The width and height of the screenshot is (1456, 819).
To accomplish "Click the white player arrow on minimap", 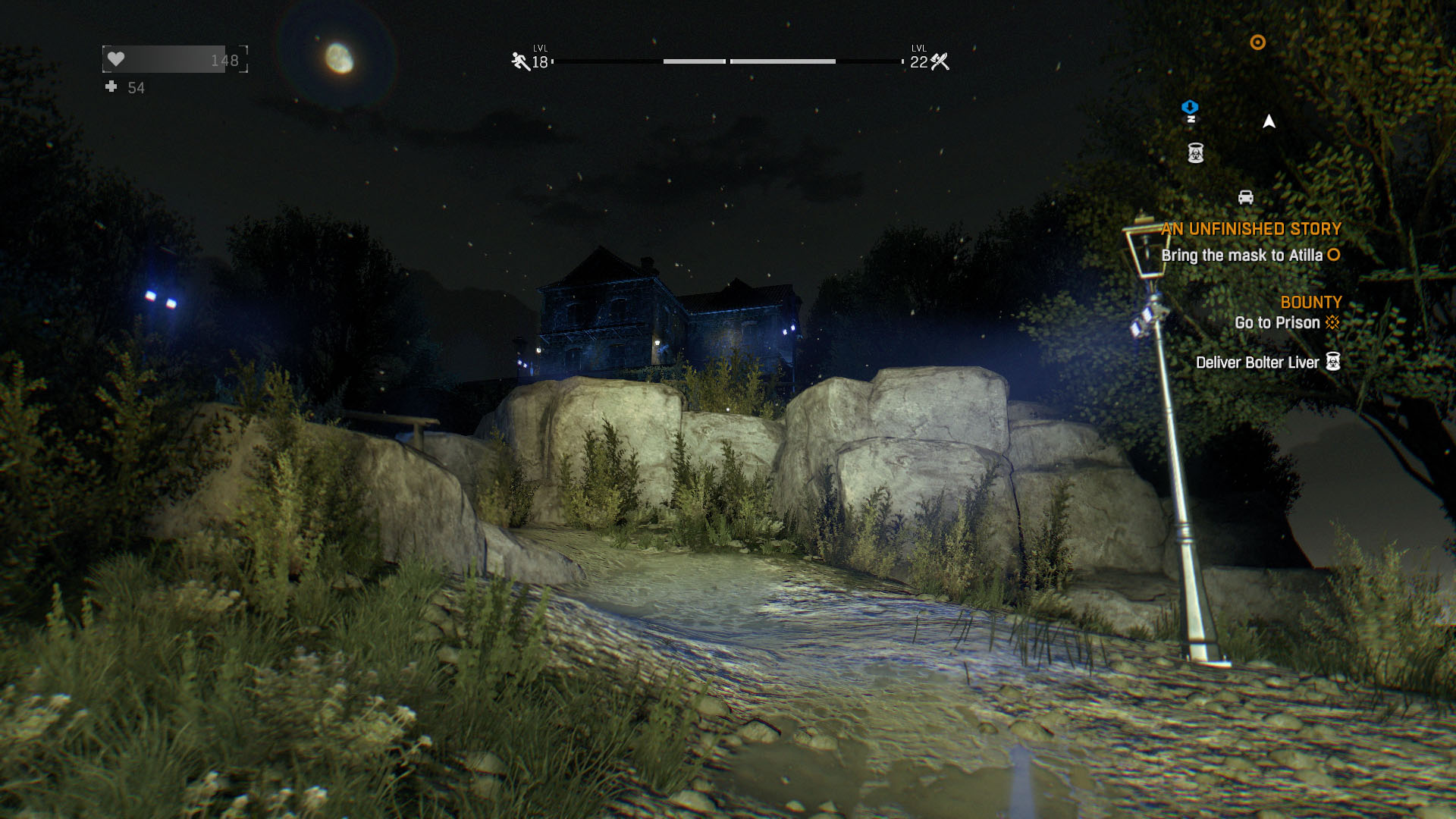I will pyautogui.click(x=1269, y=121).
